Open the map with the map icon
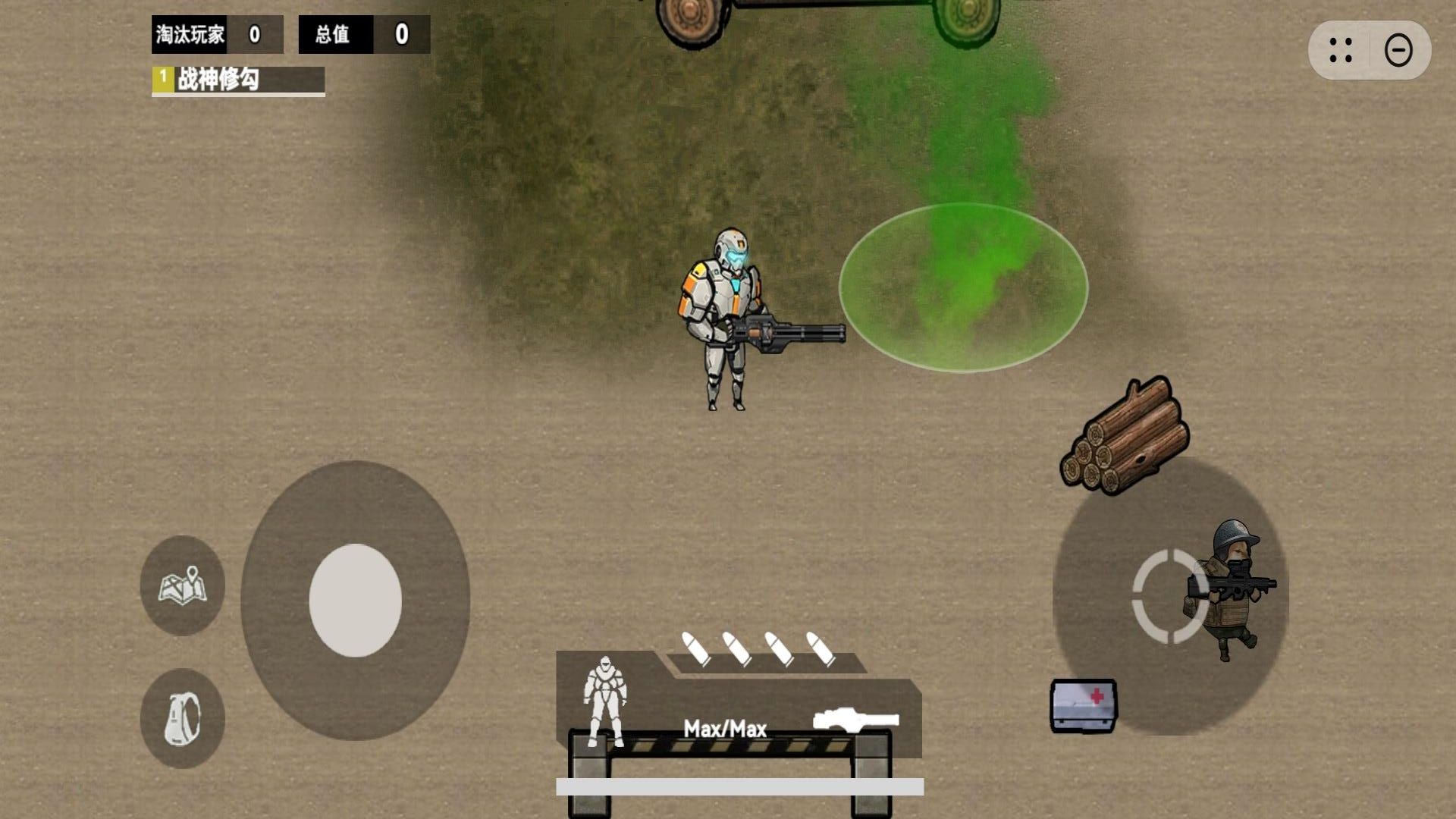The width and height of the screenshot is (1456, 819). [x=182, y=585]
